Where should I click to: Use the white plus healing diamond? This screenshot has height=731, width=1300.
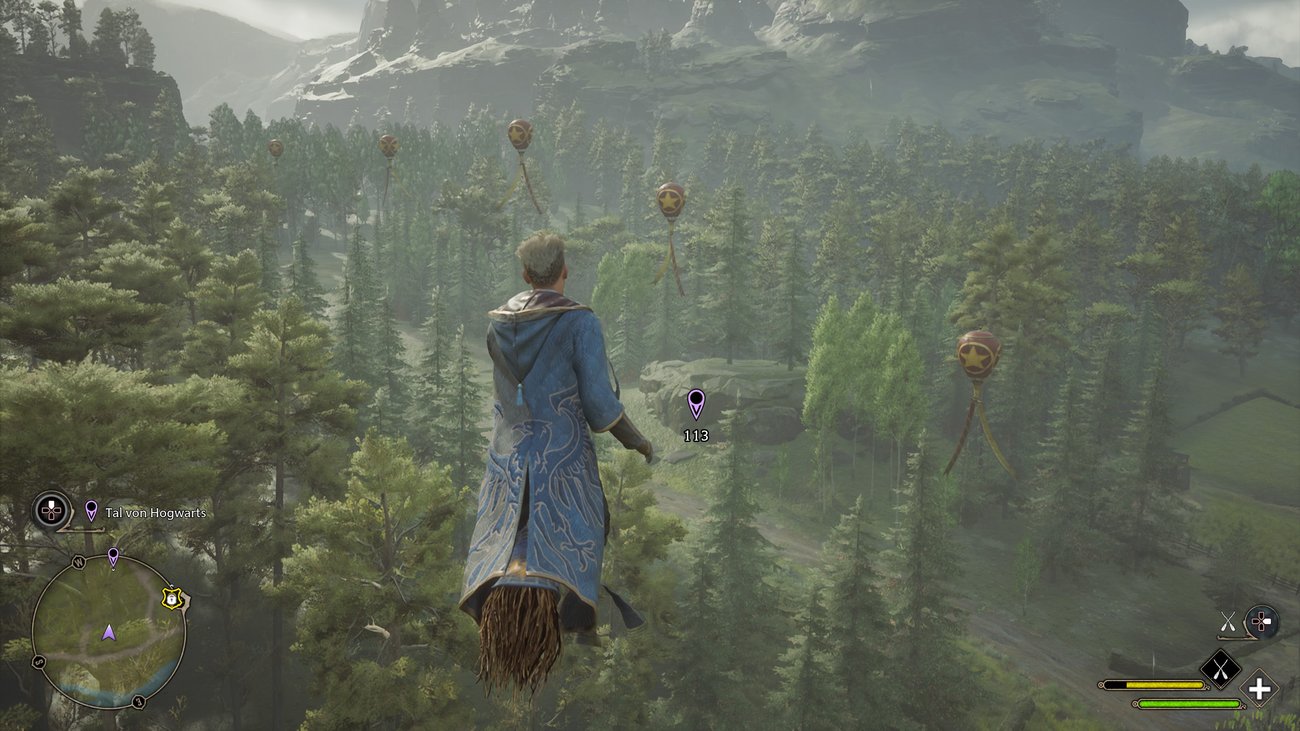[x=1259, y=688]
